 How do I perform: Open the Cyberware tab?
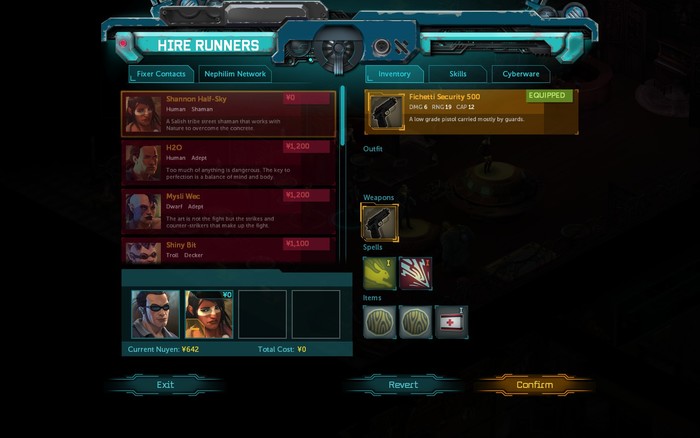[x=520, y=74]
